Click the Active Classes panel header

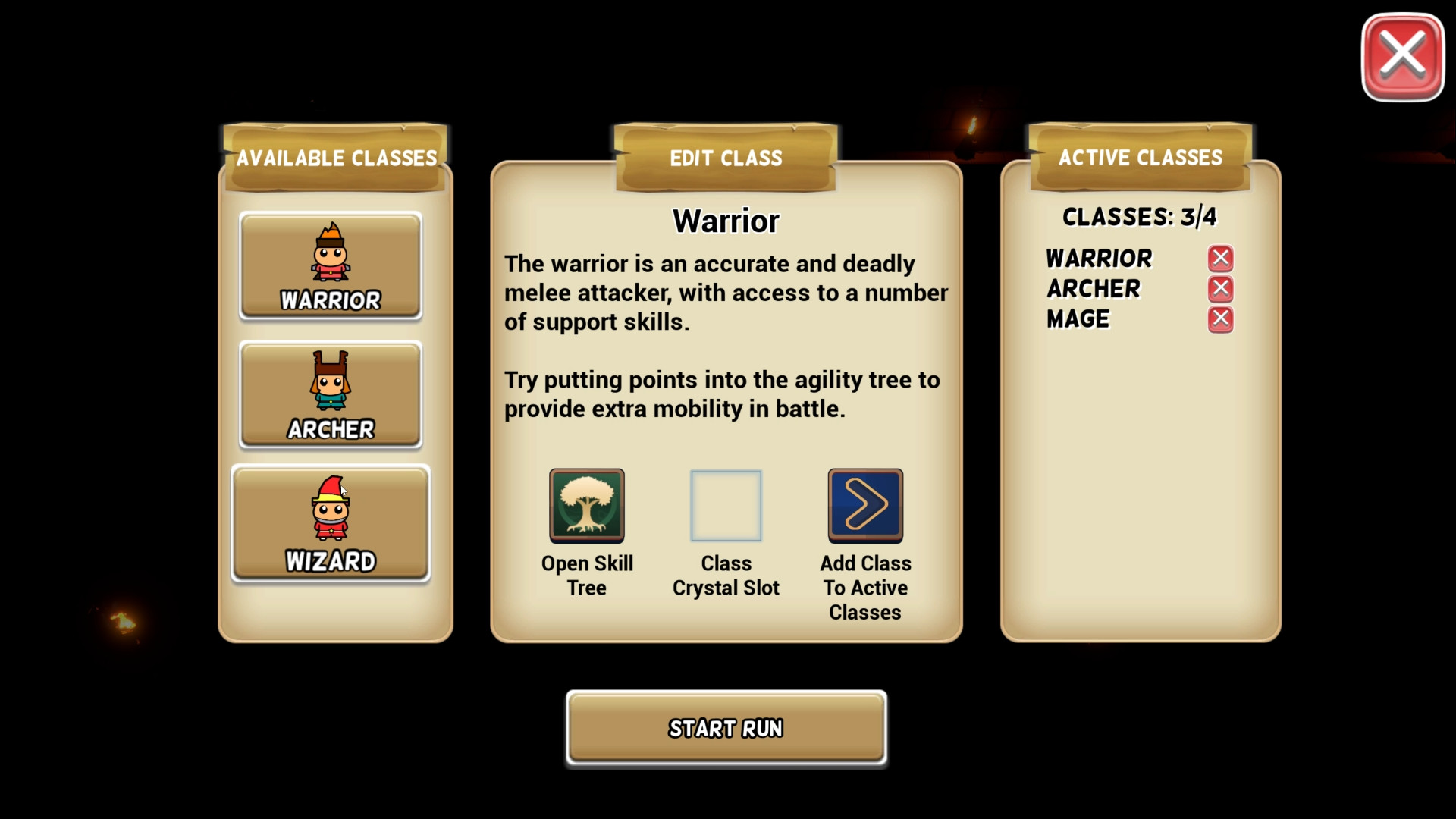point(1140,158)
